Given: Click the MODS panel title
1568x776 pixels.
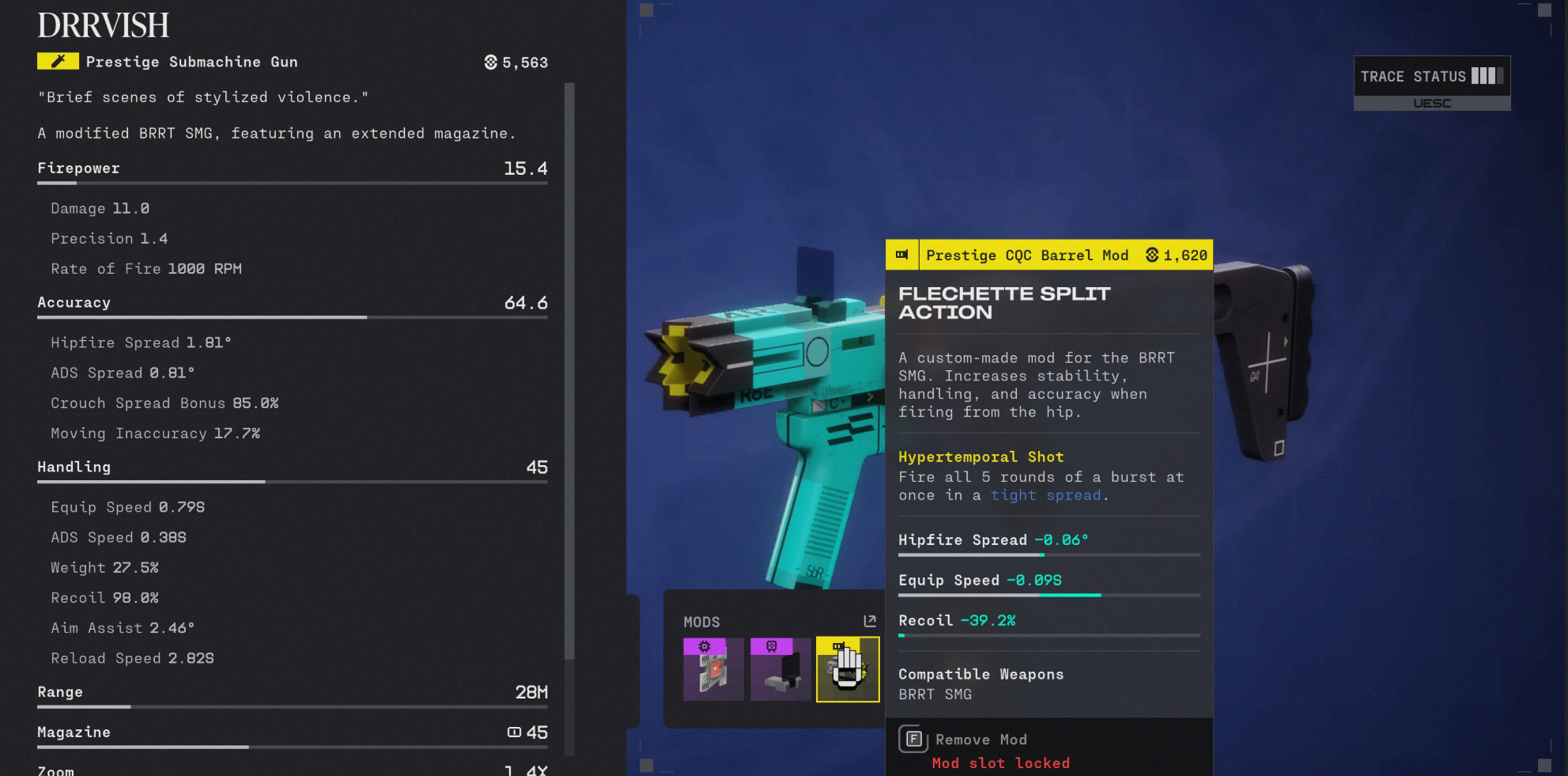Looking at the screenshot, I should pyautogui.click(x=701, y=622).
